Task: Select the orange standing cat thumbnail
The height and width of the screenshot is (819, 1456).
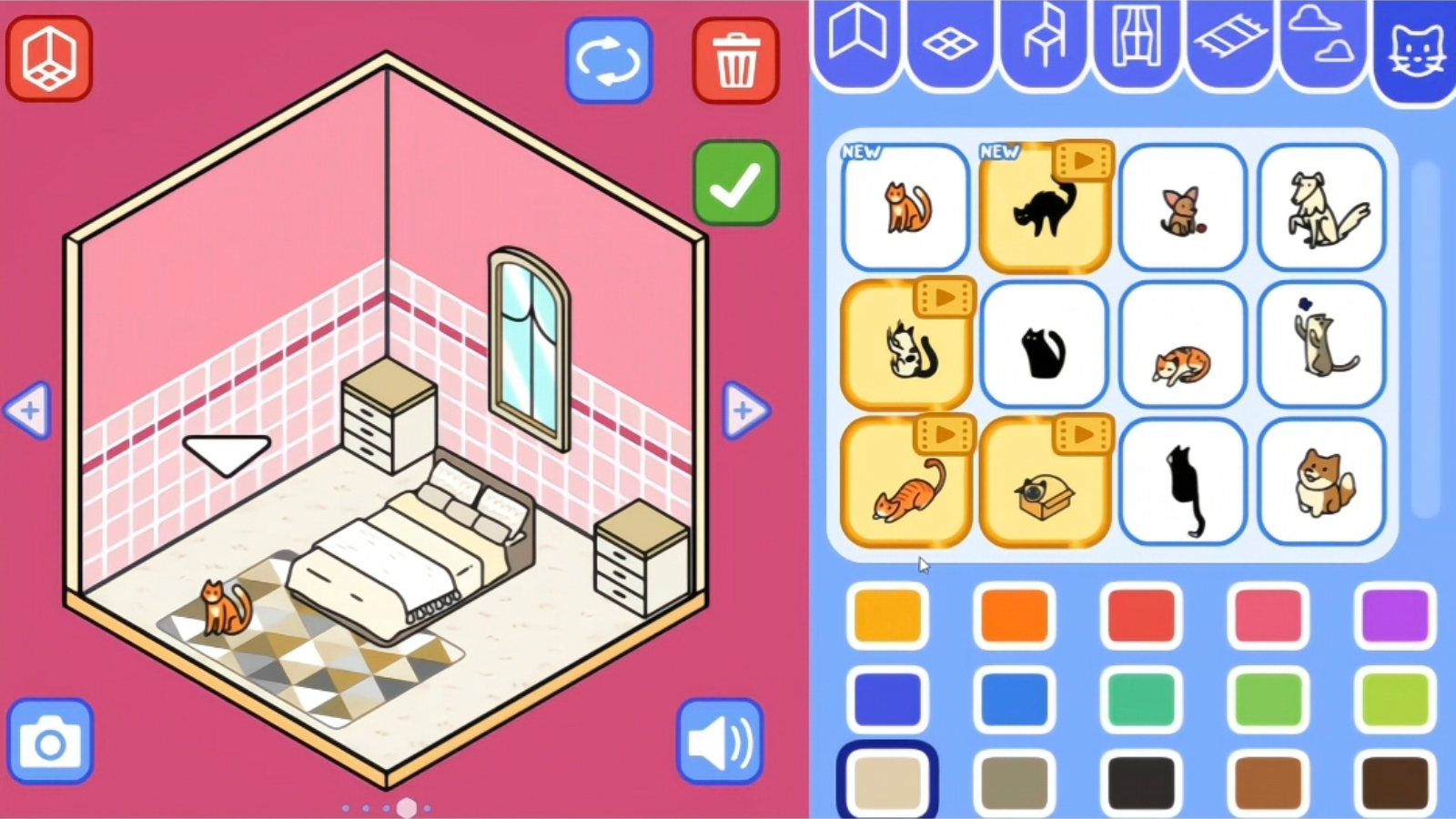Action: [905, 209]
